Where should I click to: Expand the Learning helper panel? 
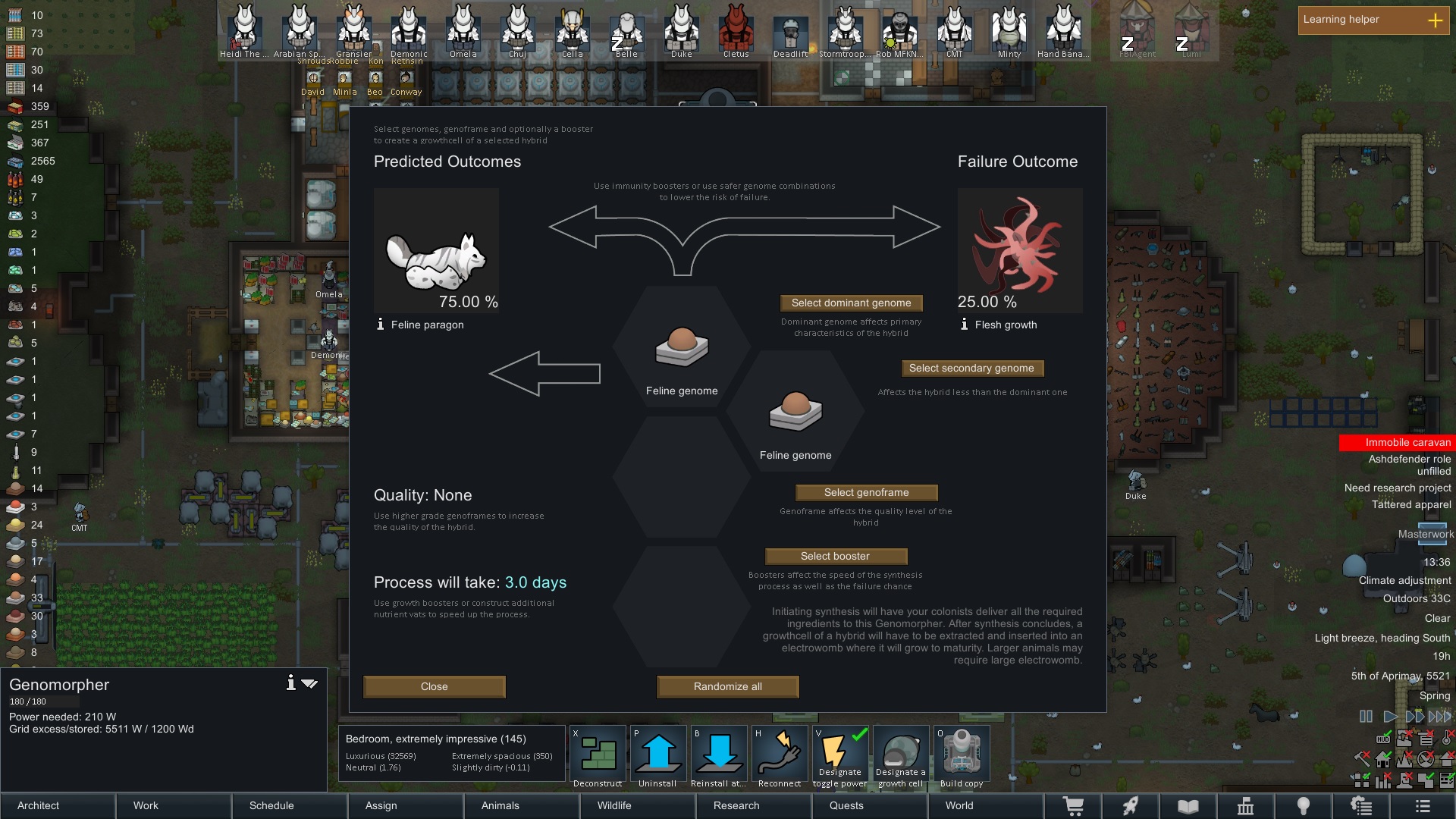tap(1436, 20)
